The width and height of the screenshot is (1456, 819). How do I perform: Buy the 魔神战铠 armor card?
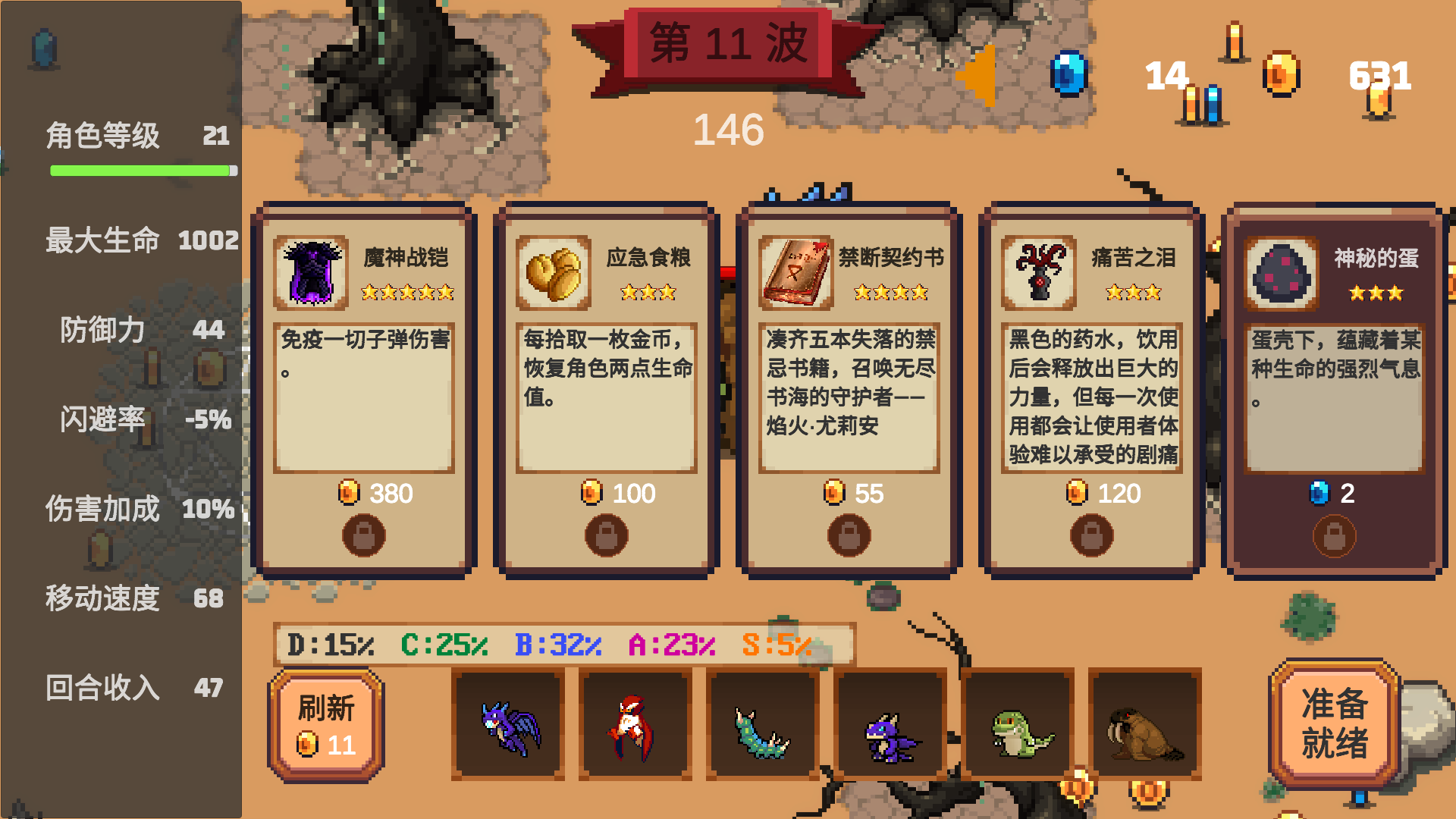click(364, 364)
